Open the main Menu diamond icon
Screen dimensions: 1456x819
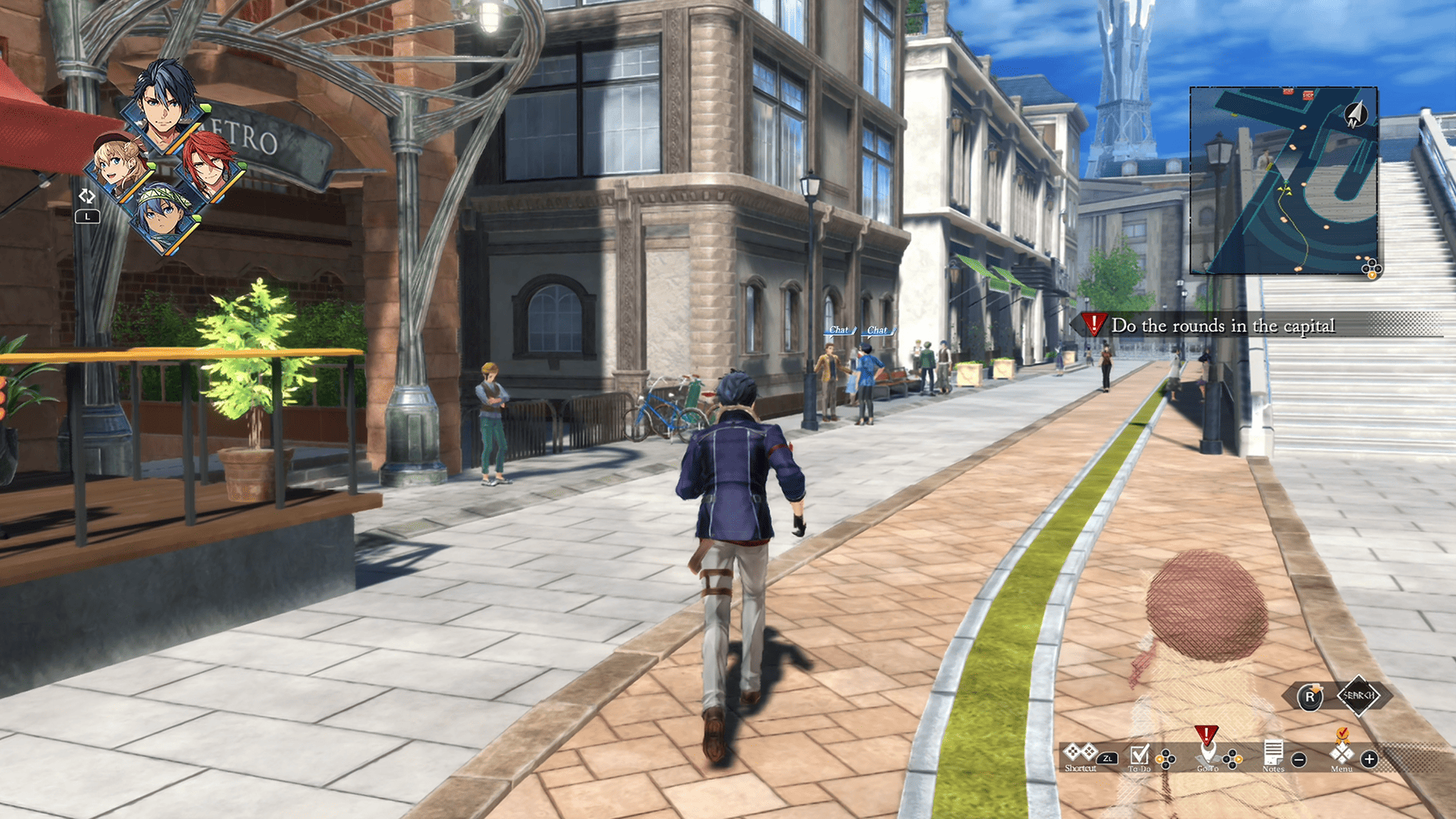(x=1341, y=754)
